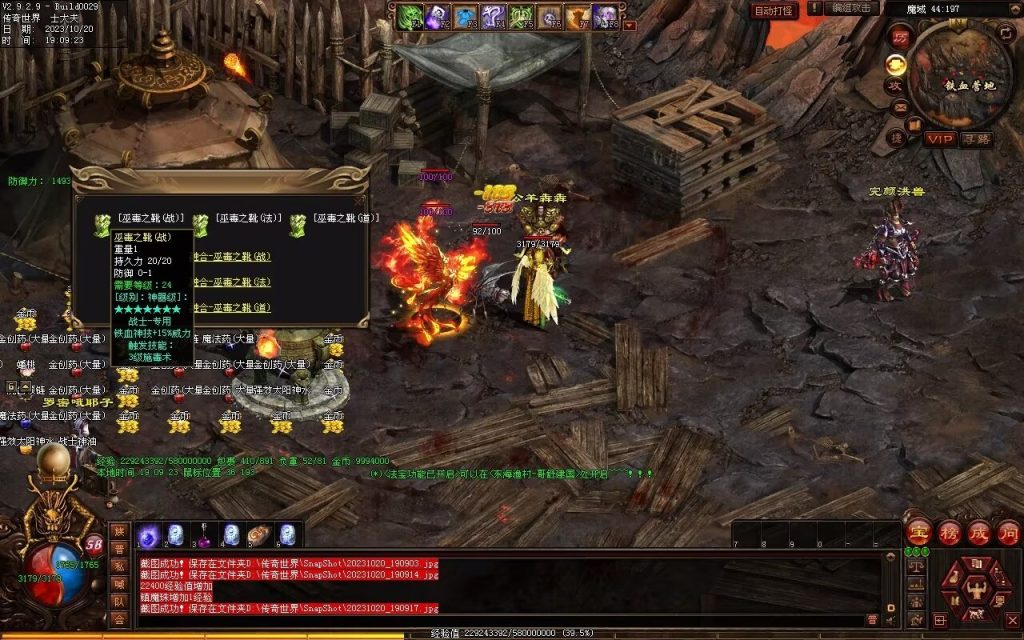Click the 攻 attack mode icon

click(897, 86)
